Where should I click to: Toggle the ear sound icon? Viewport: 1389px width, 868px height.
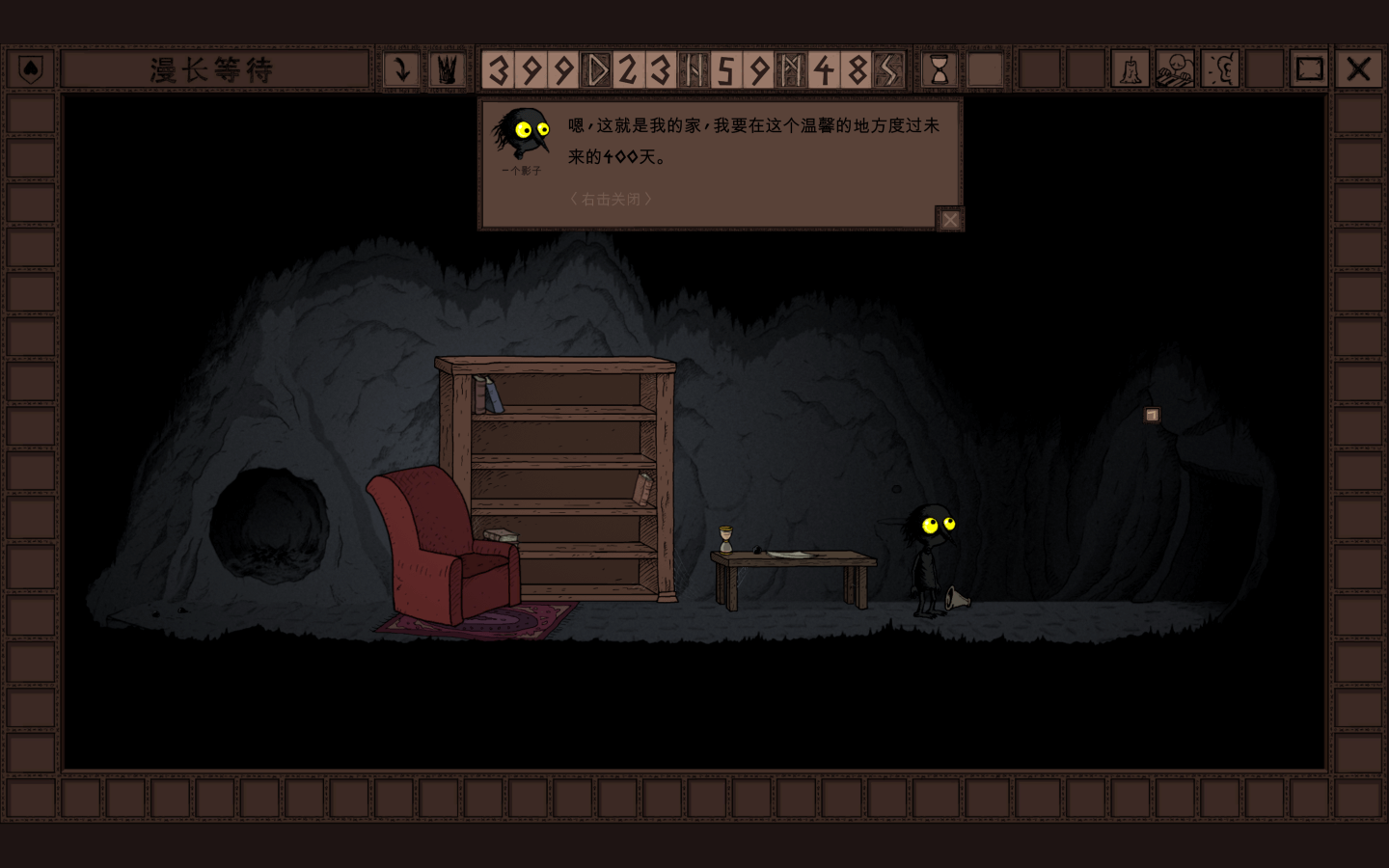(x=1220, y=69)
